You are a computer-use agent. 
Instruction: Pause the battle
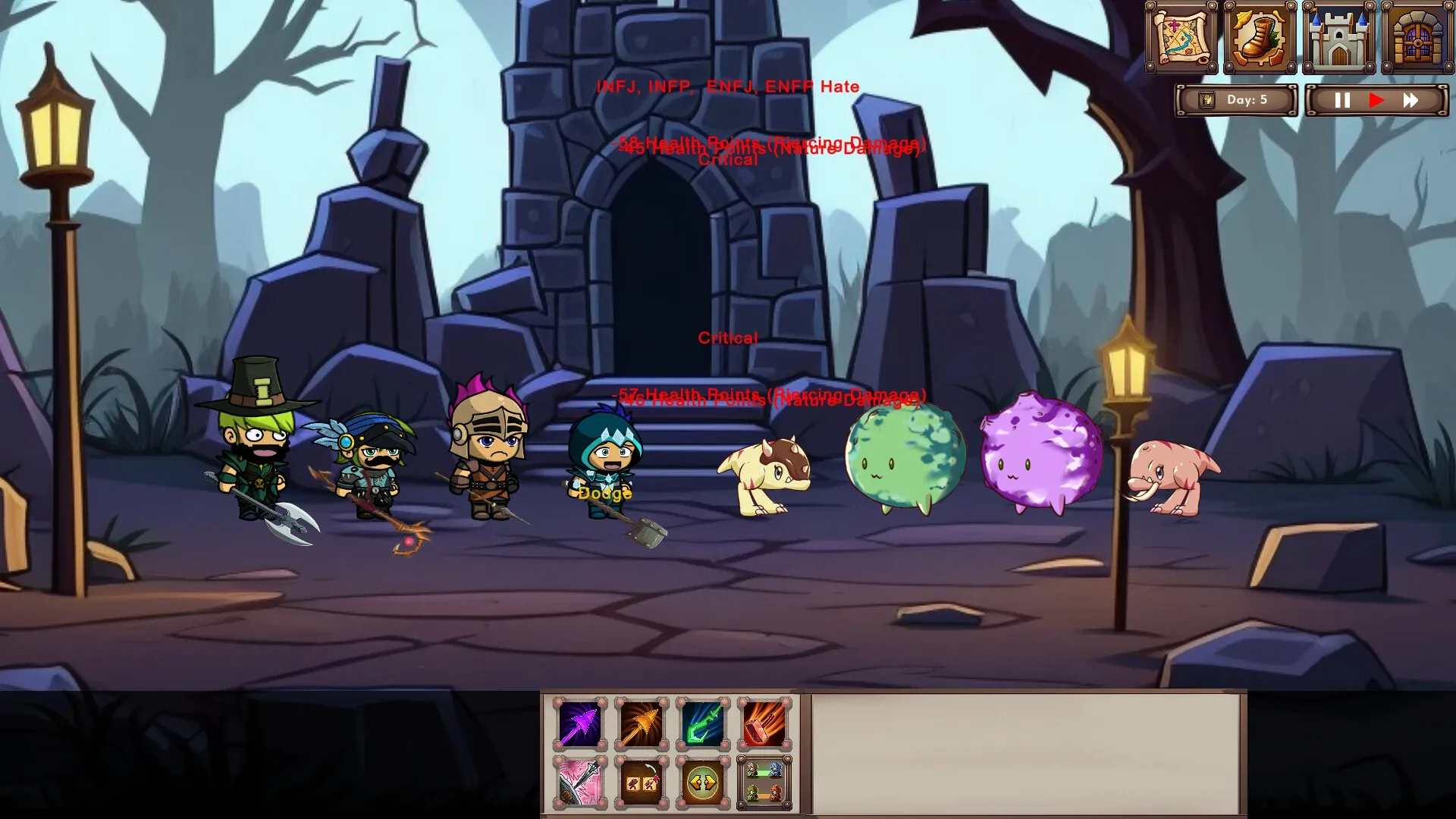click(x=1341, y=99)
